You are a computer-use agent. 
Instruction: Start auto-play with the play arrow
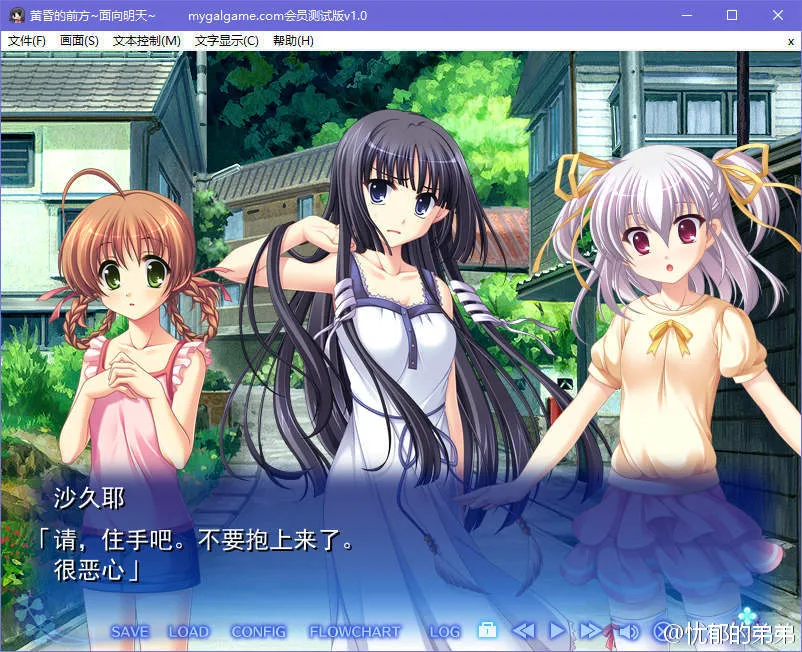click(557, 631)
